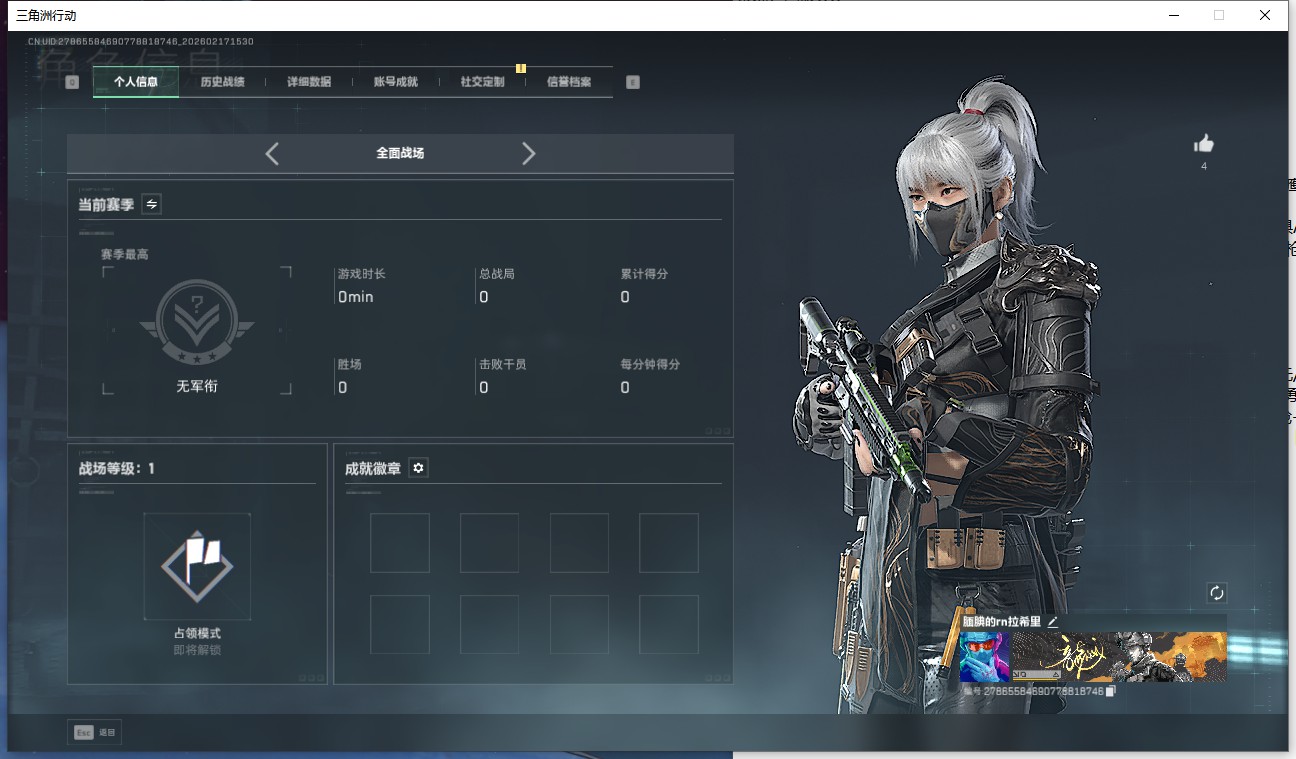Screen dimensions: 1296x759
Task: Click the 全面战场 mode label
Action: click(x=400, y=153)
